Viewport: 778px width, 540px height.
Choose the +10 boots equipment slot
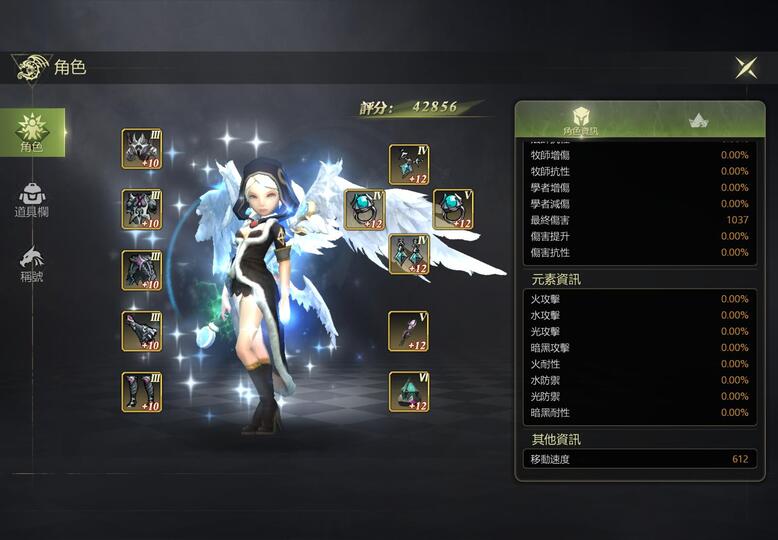[x=142, y=392]
